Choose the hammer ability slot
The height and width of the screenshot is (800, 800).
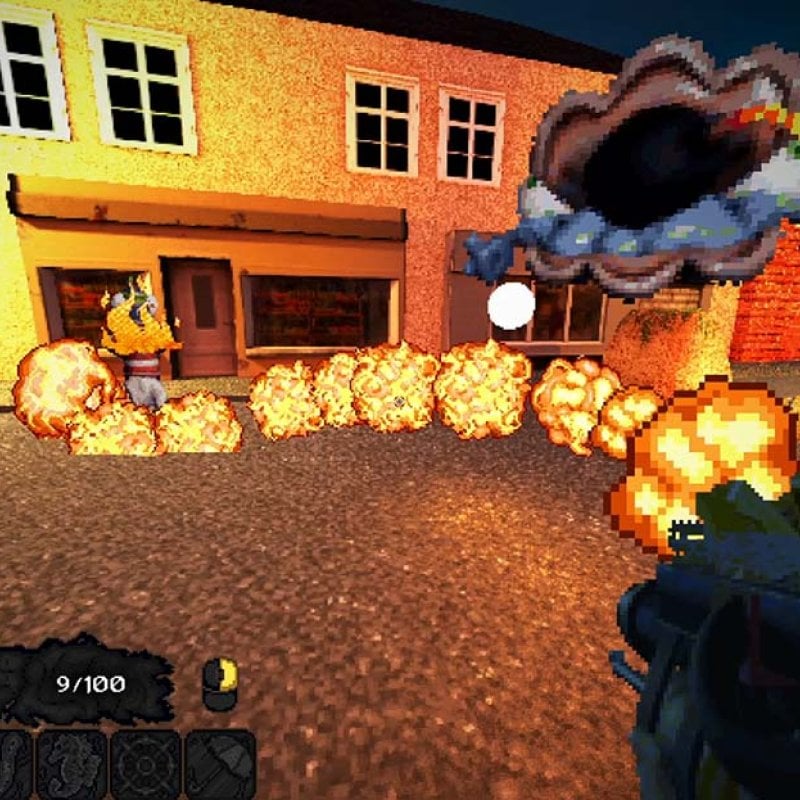pos(221,765)
